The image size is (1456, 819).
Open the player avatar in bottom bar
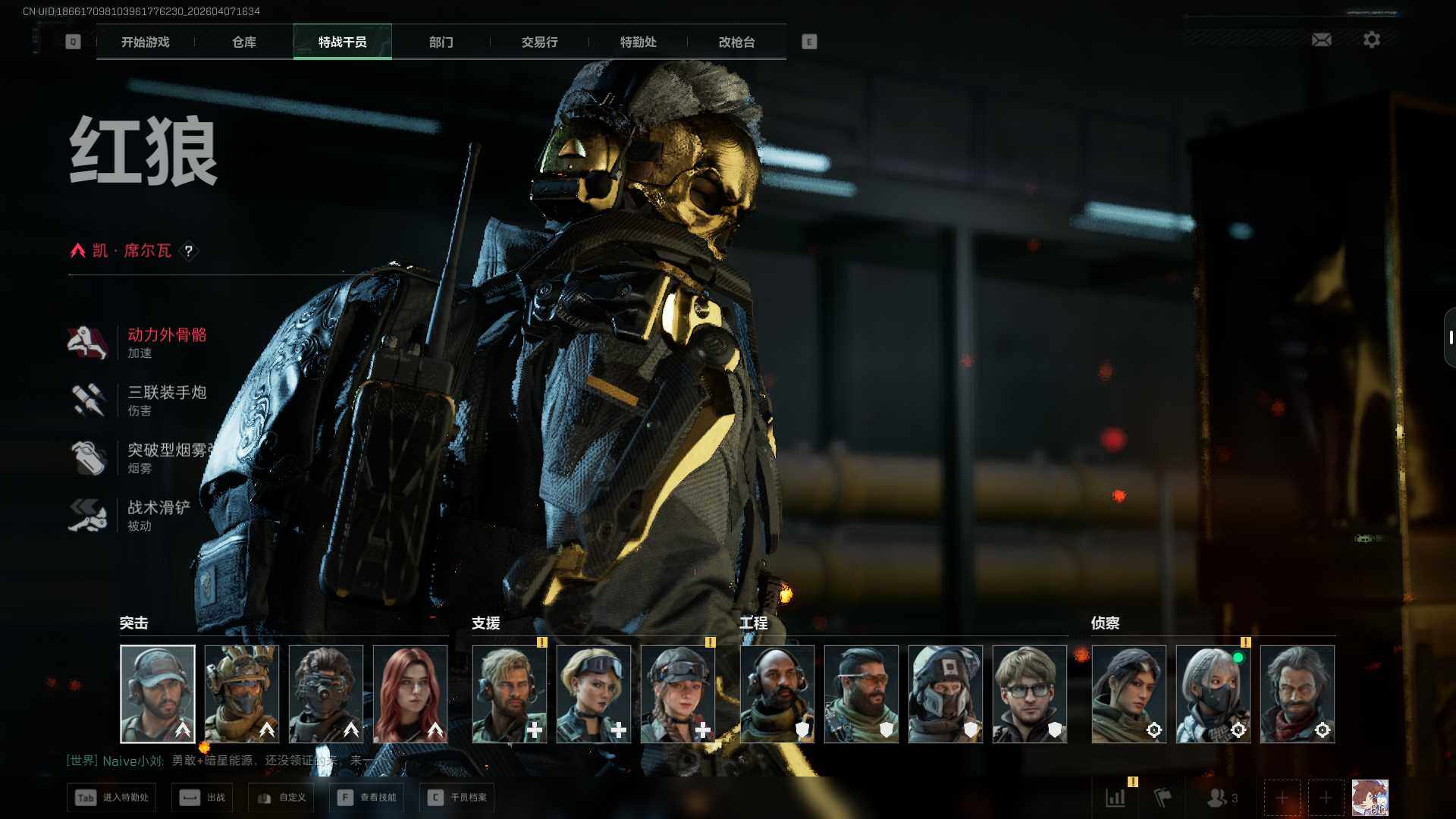click(1370, 798)
